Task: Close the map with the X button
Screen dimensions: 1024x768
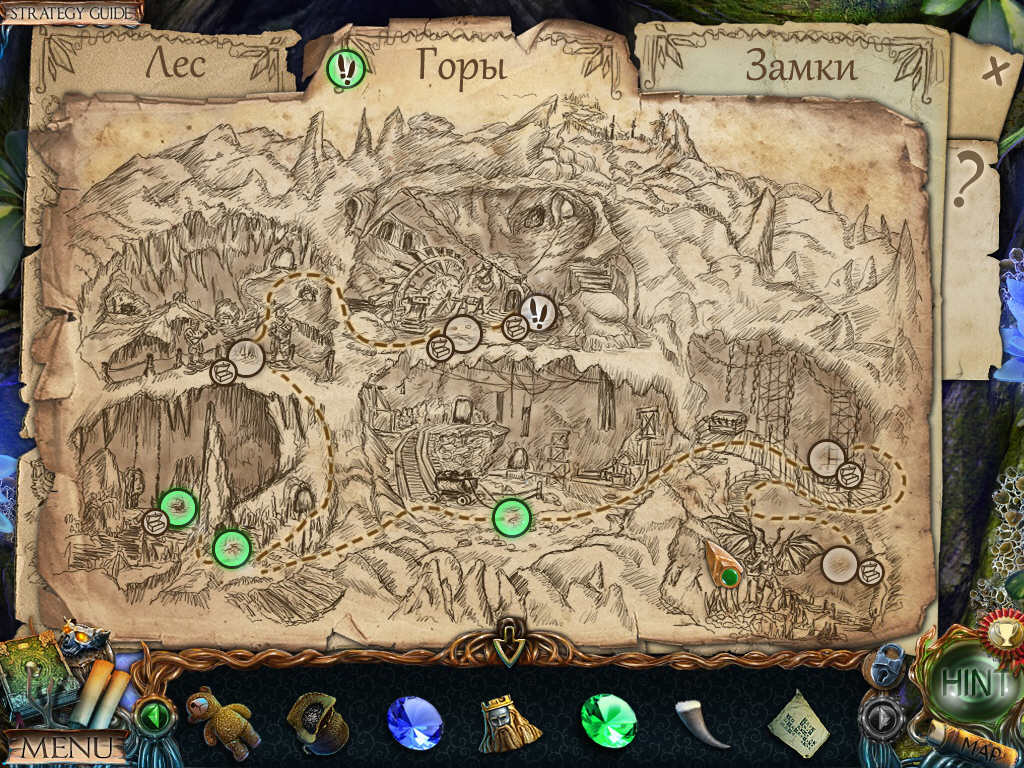Action: [994, 72]
